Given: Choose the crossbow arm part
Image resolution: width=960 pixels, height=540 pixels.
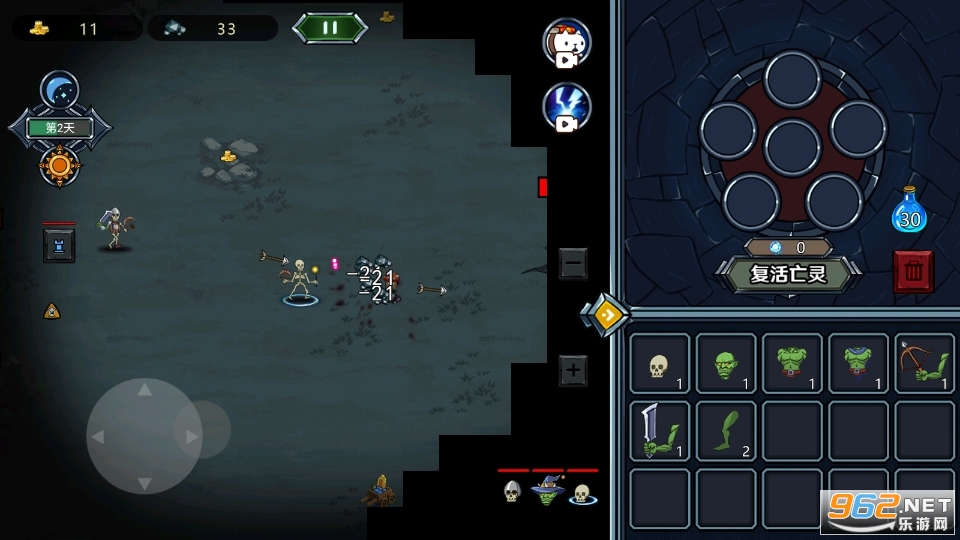Looking at the screenshot, I should tap(924, 363).
